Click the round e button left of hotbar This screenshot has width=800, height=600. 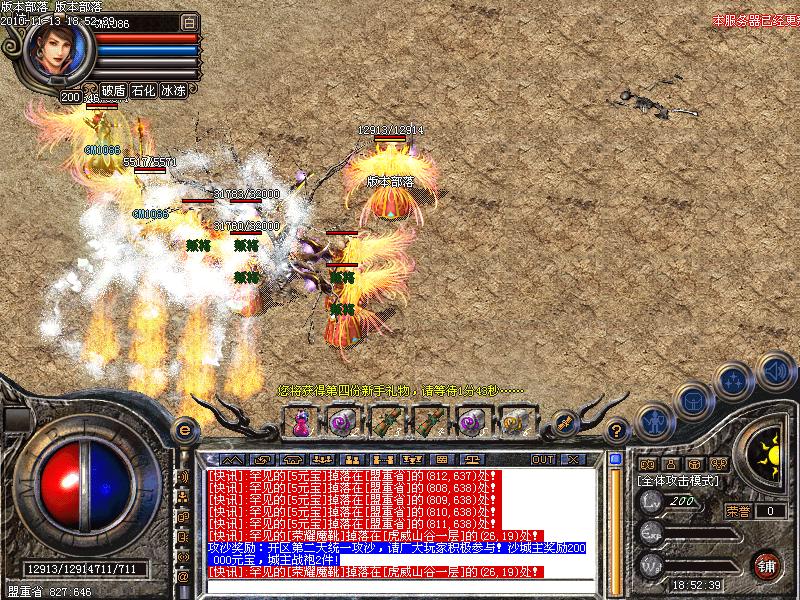[x=184, y=429]
